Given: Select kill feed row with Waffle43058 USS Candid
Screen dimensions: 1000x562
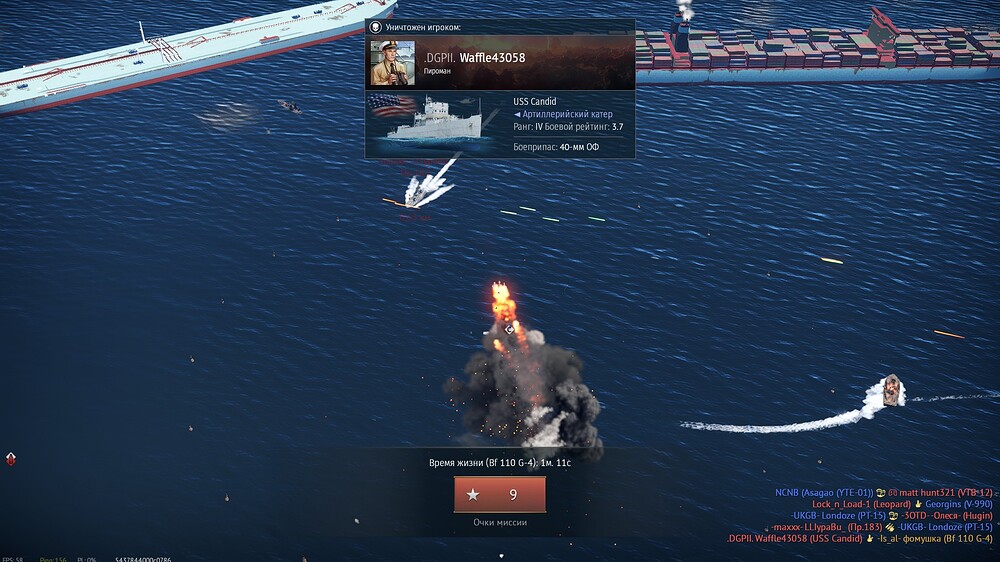Looking at the screenshot, I should pos(859,539).
